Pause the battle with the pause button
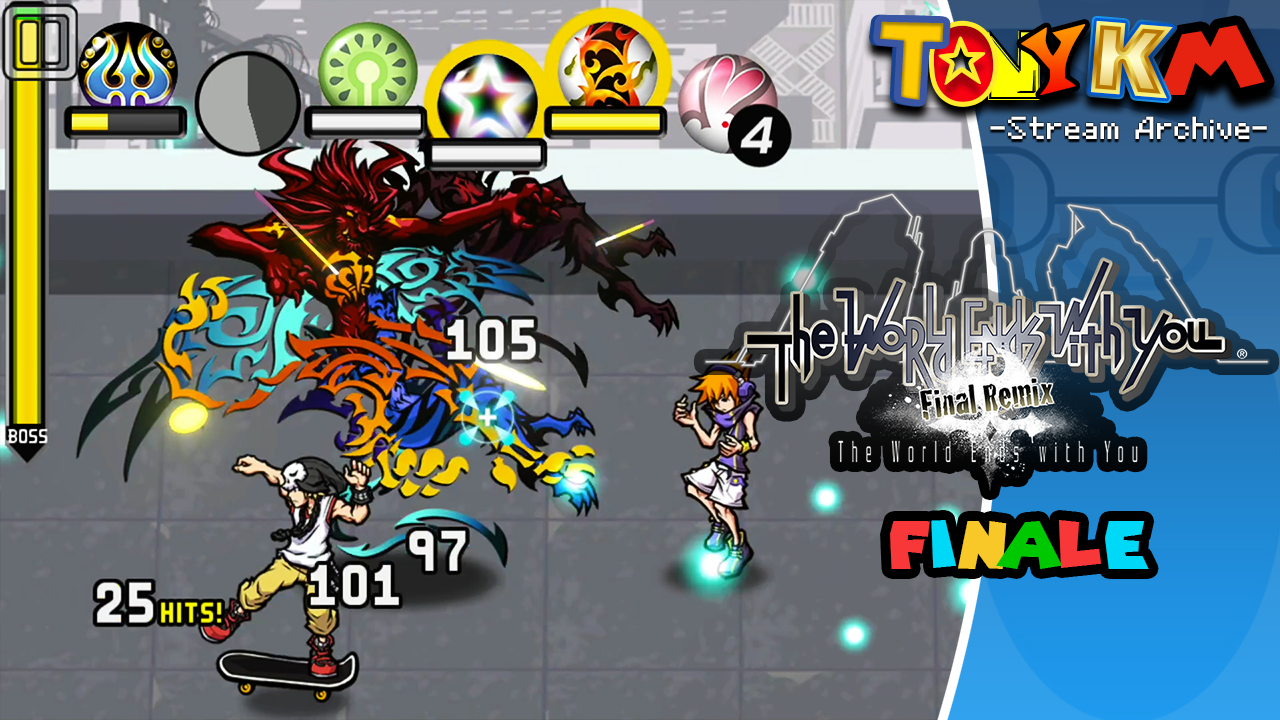The height and width of the screenshot is (720, 1280). (40, 42)
